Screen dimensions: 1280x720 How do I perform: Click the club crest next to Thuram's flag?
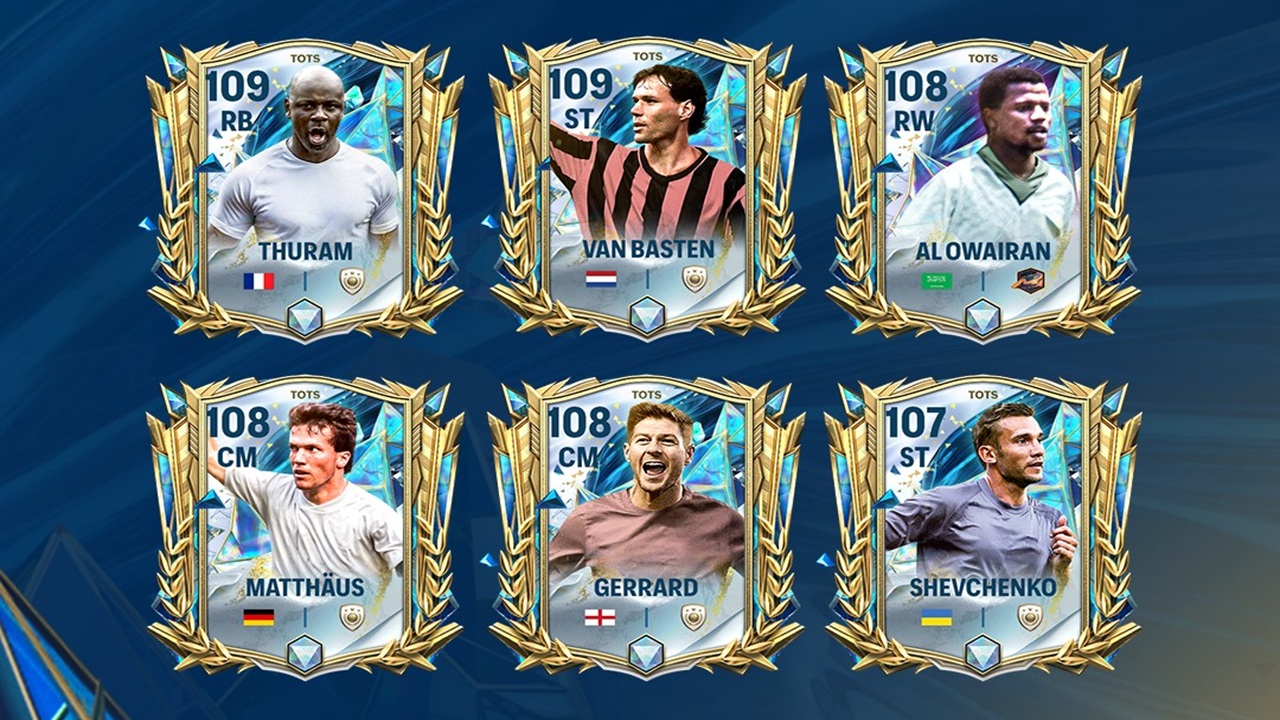[x=352, y=281]
